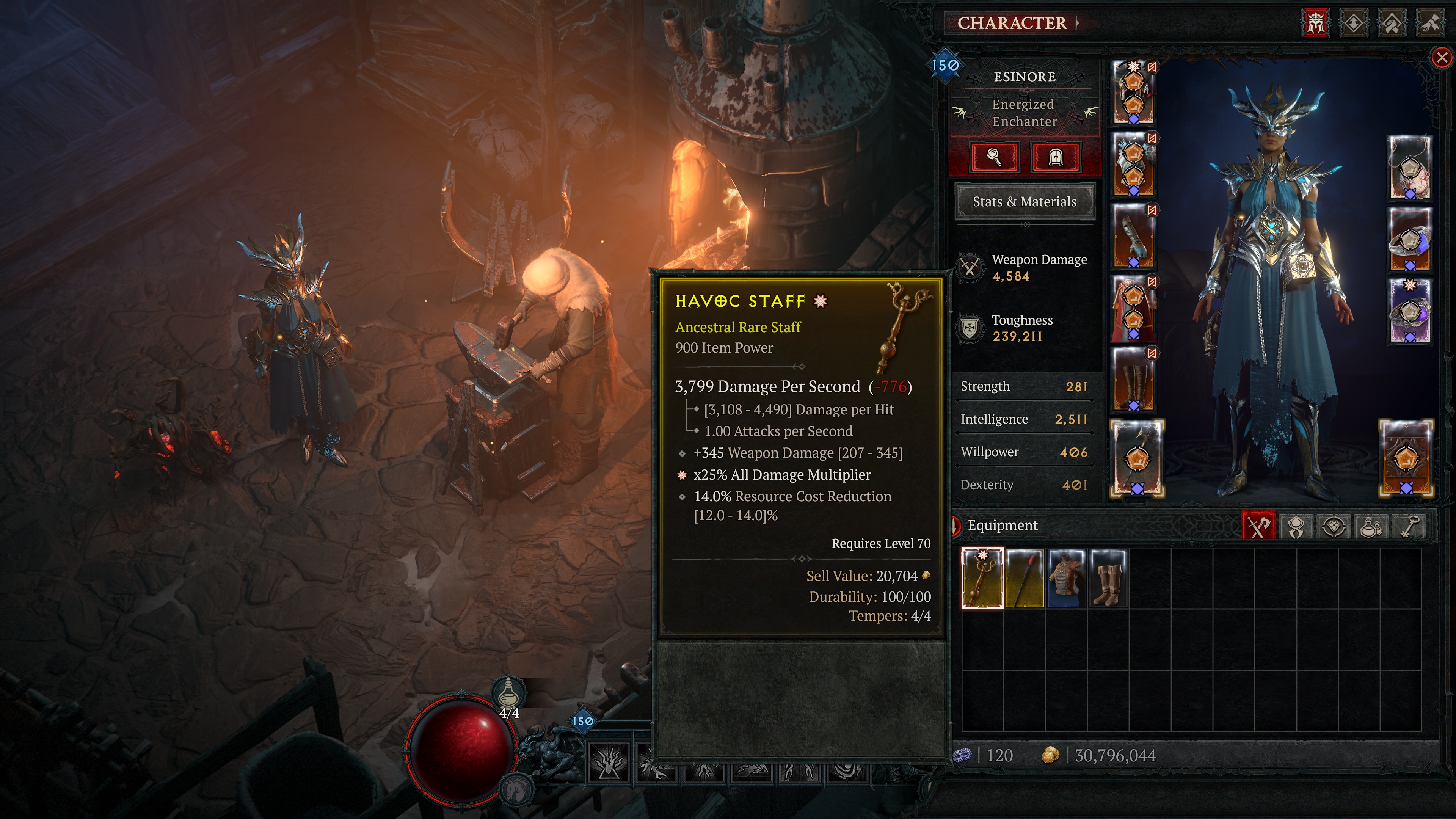1456x819 pixels.
Task: Close the Character panel with the red X
Action: (1442, 57)
